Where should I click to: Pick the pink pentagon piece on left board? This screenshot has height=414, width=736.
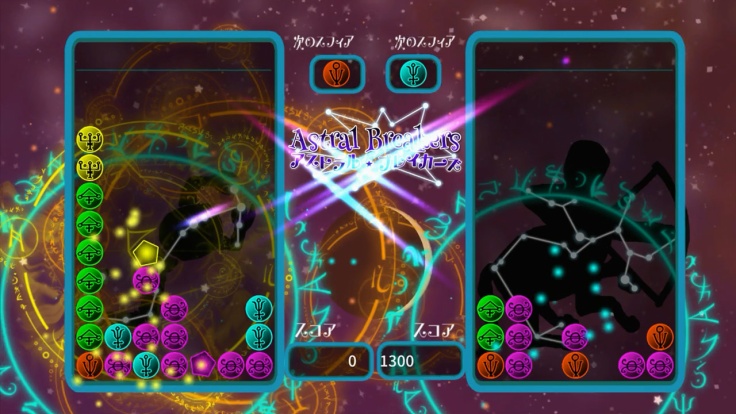coord(204,364)
